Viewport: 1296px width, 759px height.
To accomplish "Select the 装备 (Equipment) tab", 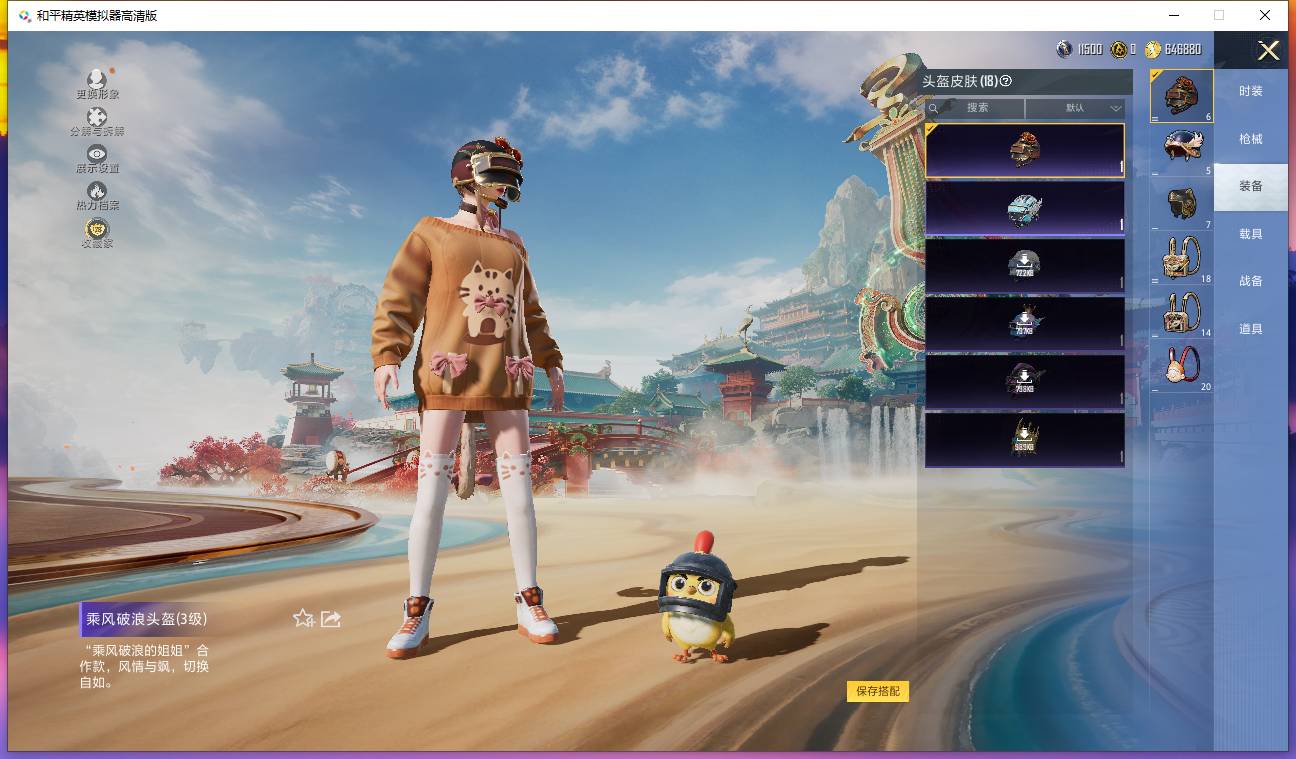I will point(1250,186).
